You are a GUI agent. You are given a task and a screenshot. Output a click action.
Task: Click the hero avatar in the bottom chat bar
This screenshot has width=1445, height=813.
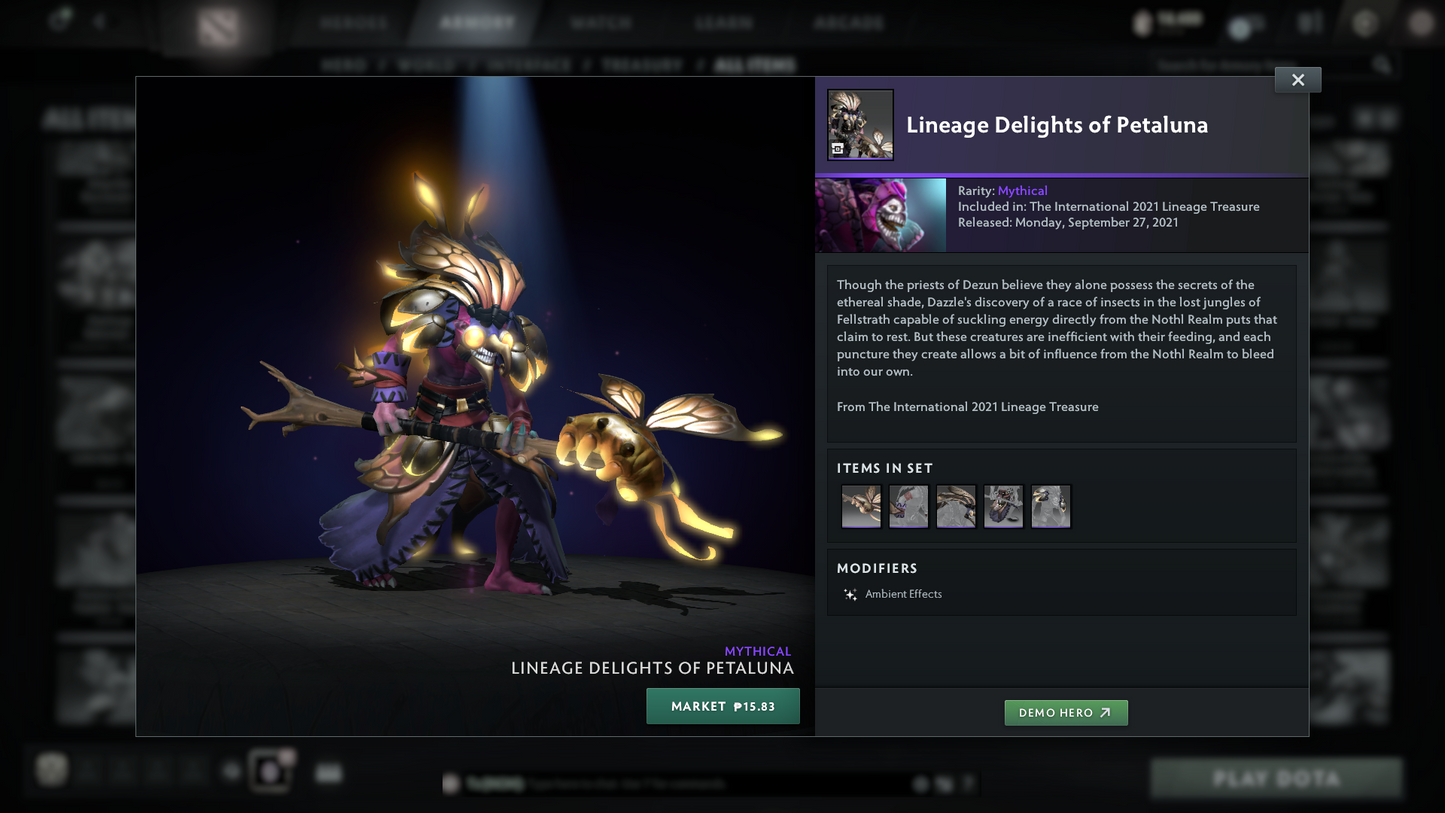click(x=449, y=784)
